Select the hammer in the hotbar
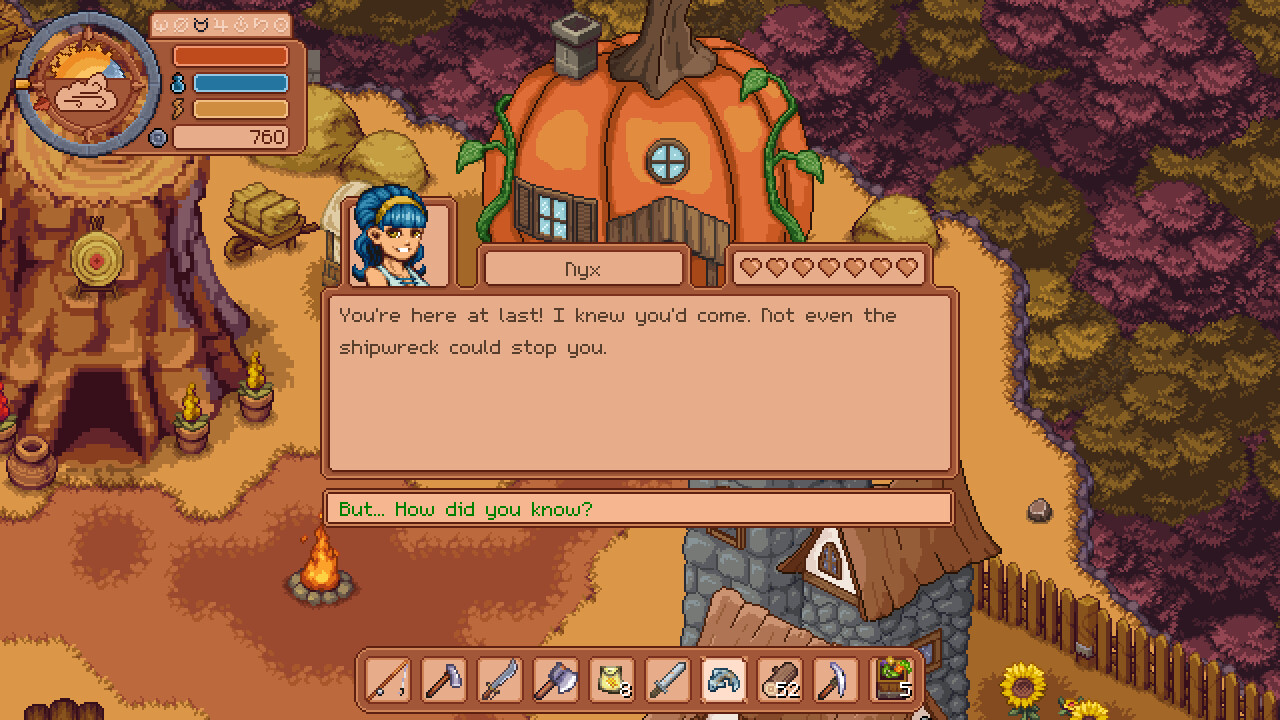 tap(443, 680)
